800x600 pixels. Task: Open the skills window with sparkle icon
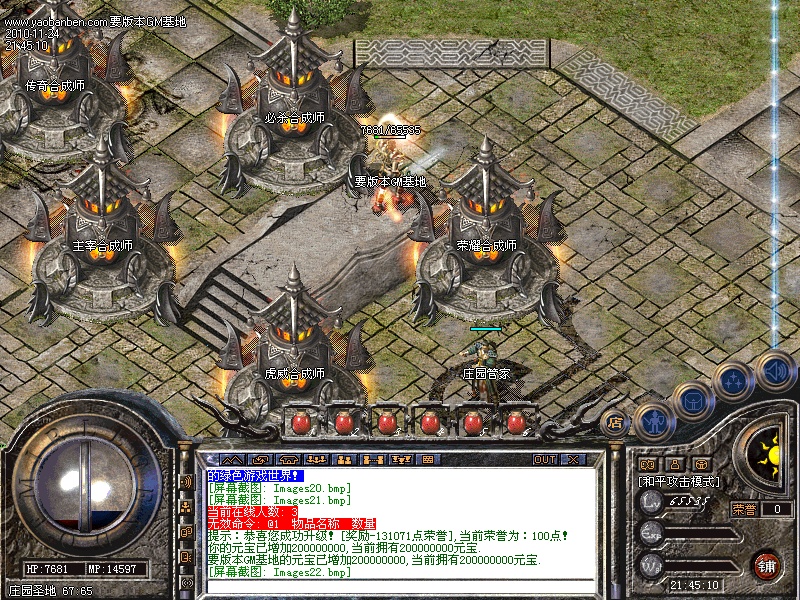(733, 381)
